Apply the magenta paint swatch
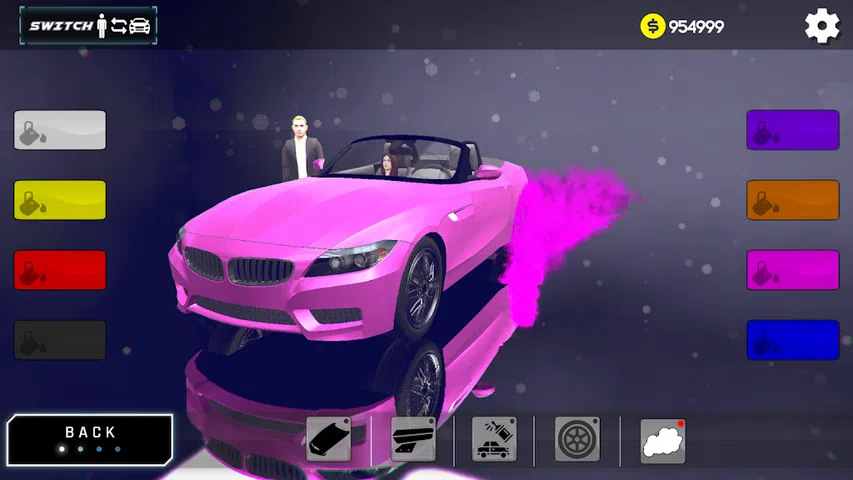Viewport: 853px width, 480px height. coord(792,270)
